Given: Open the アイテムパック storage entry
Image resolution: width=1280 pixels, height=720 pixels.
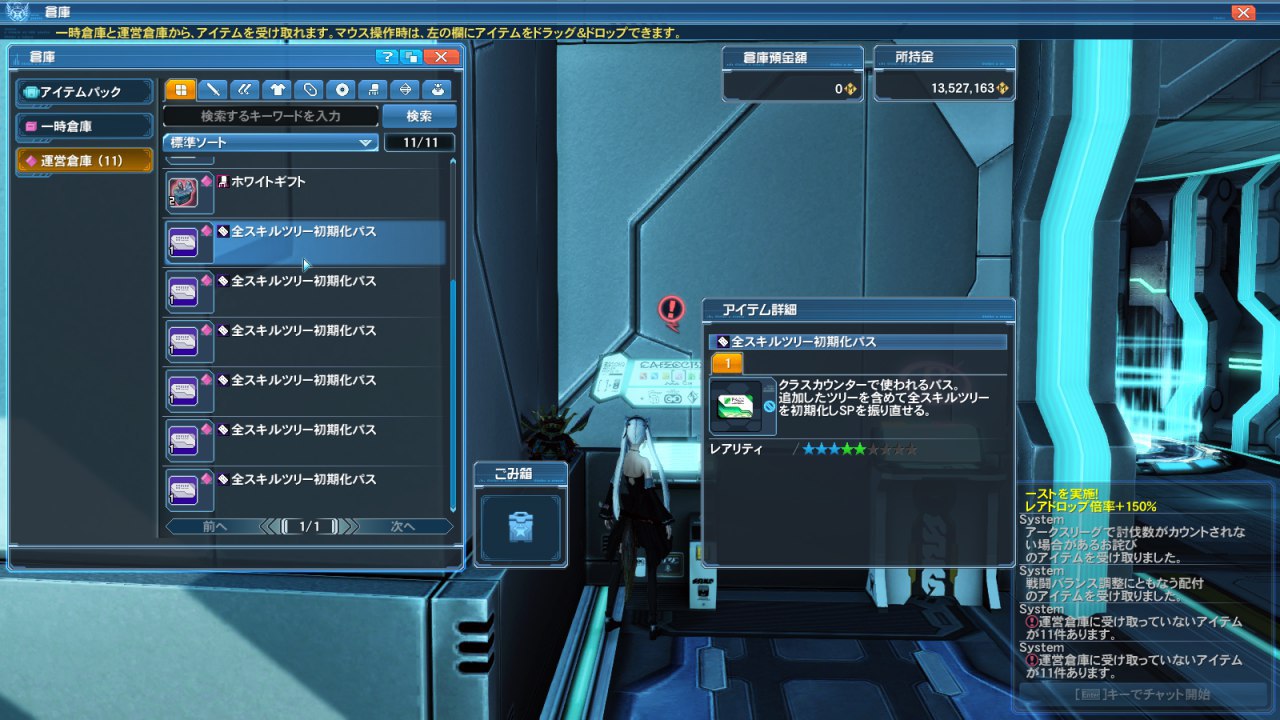Looking at the screenshot, I should pyautogui.click(x=86, y=92).
